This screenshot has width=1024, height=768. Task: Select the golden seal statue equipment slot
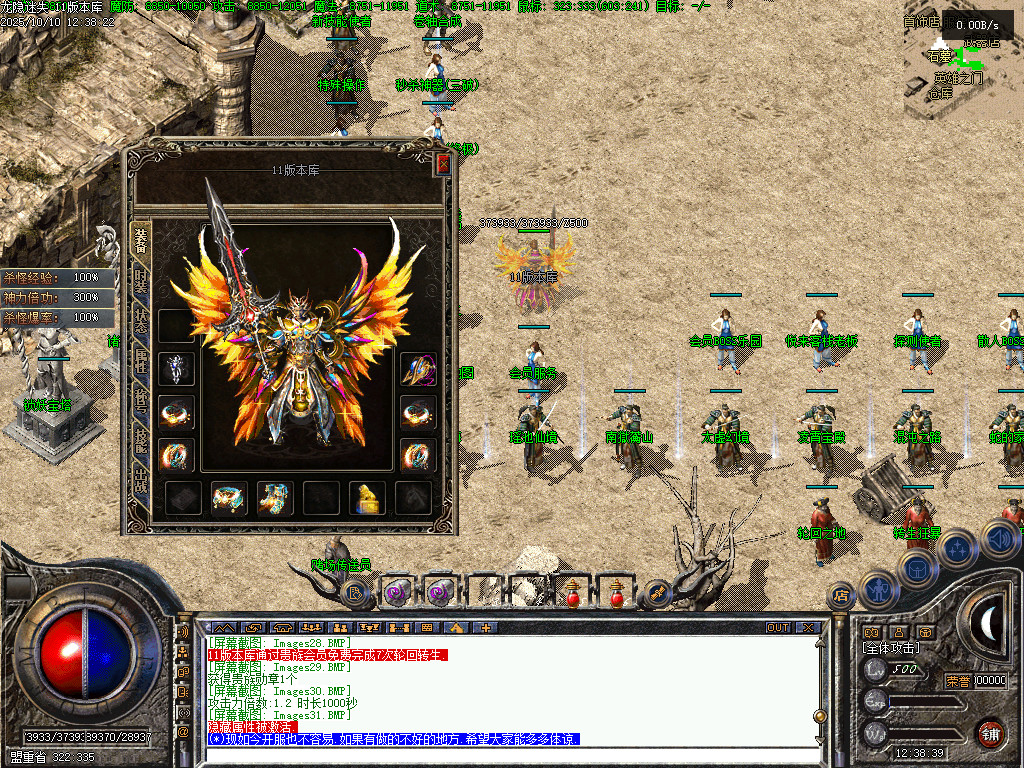click(367, 497)
